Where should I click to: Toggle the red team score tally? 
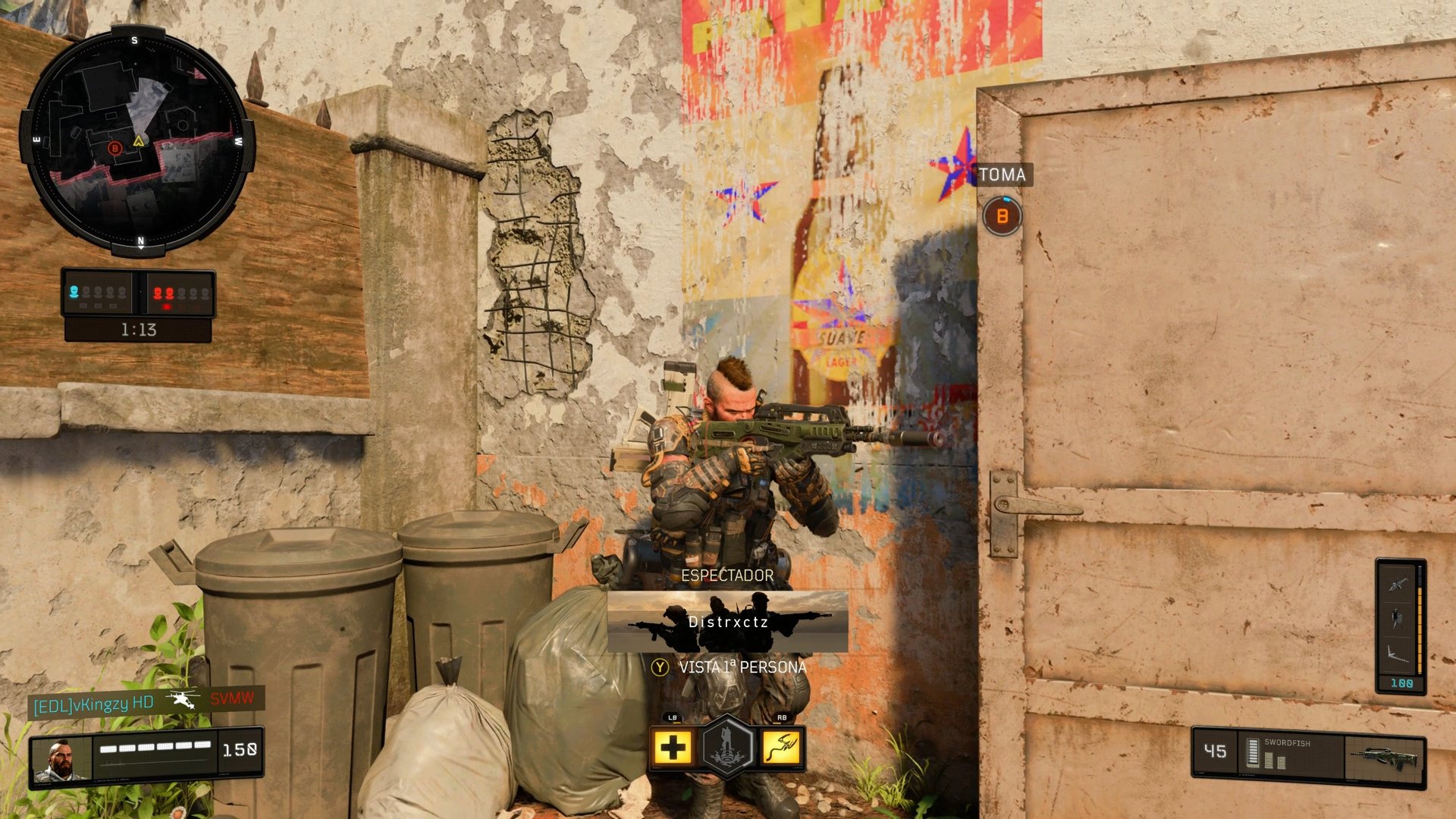click(x=178, y=292)
